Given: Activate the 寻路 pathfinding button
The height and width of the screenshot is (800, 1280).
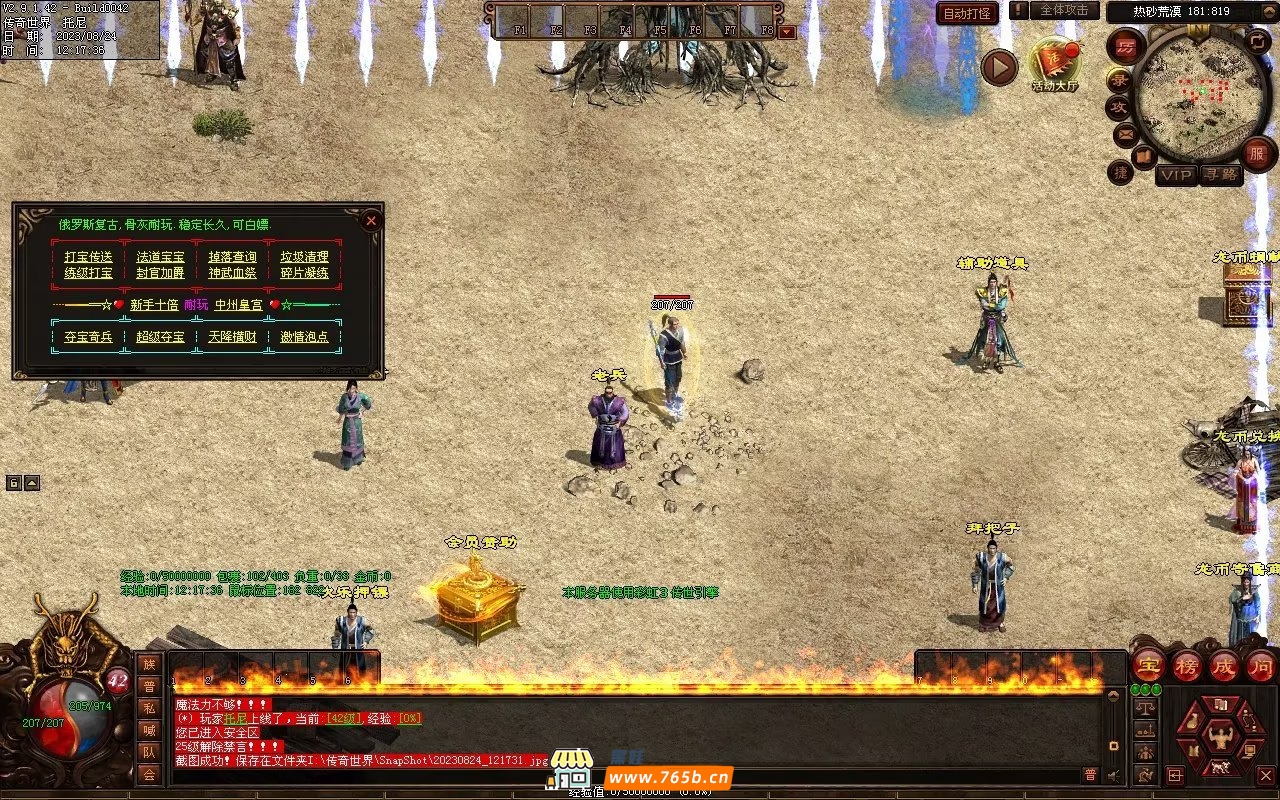Looking at the screenshot, I should click(1219, 176).
